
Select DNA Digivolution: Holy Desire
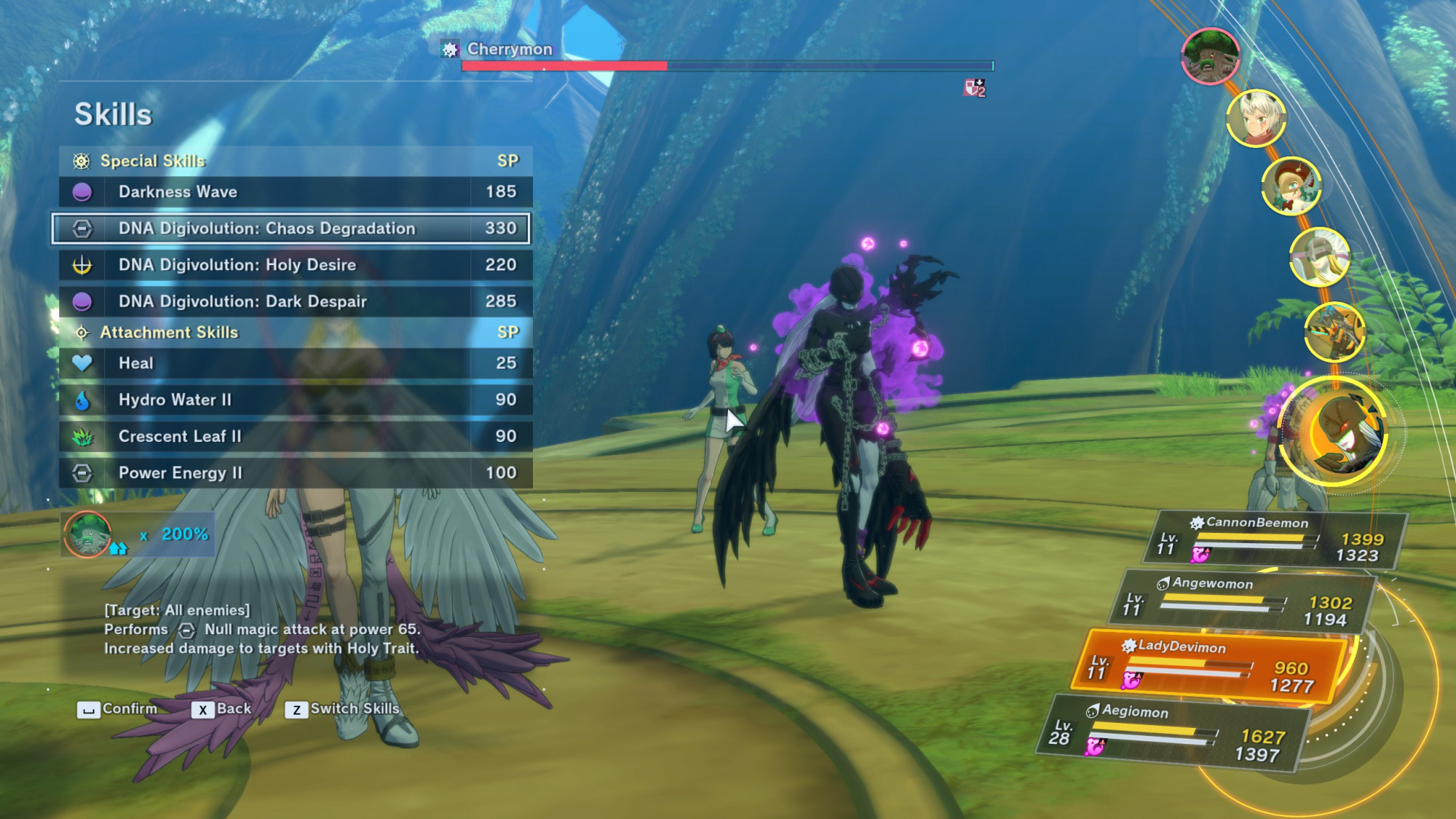pyautogui.click(x=295, y=265)
